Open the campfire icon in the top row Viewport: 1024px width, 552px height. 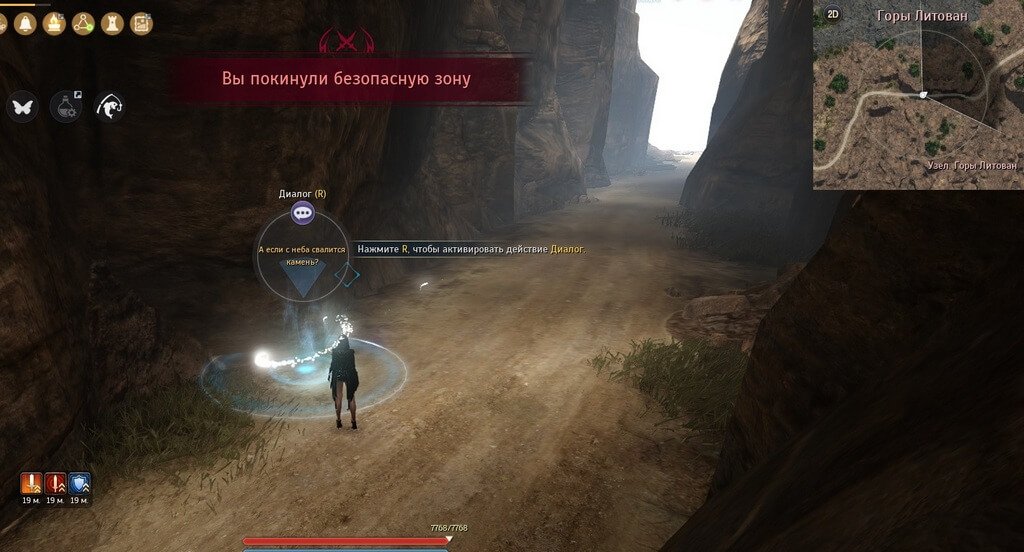(54, 22)
